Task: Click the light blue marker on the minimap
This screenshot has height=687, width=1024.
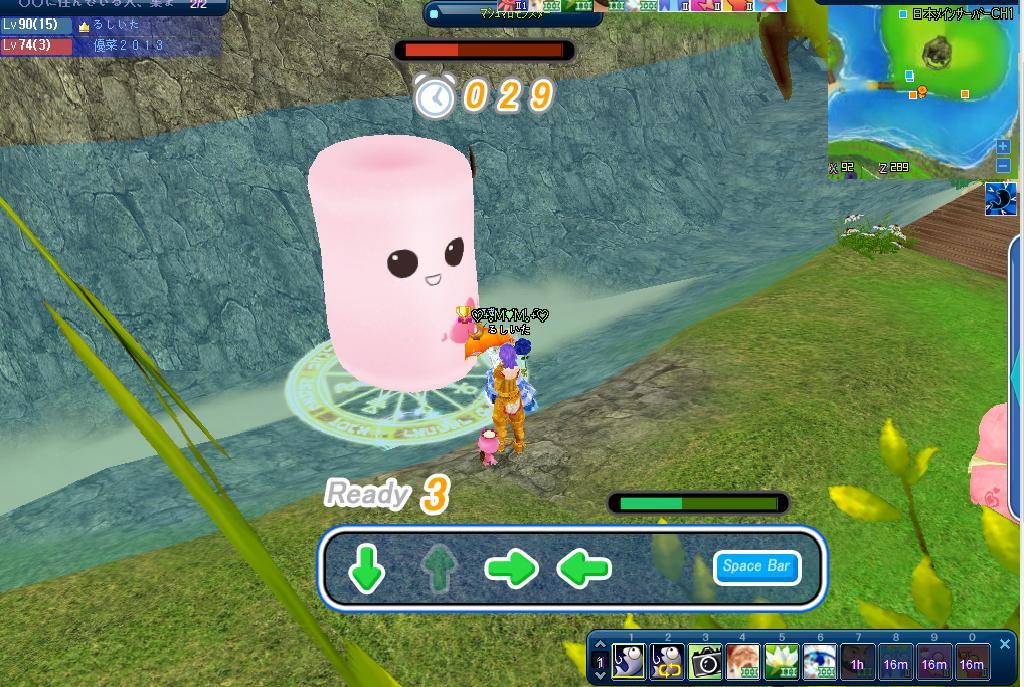Action: [909, 76]
